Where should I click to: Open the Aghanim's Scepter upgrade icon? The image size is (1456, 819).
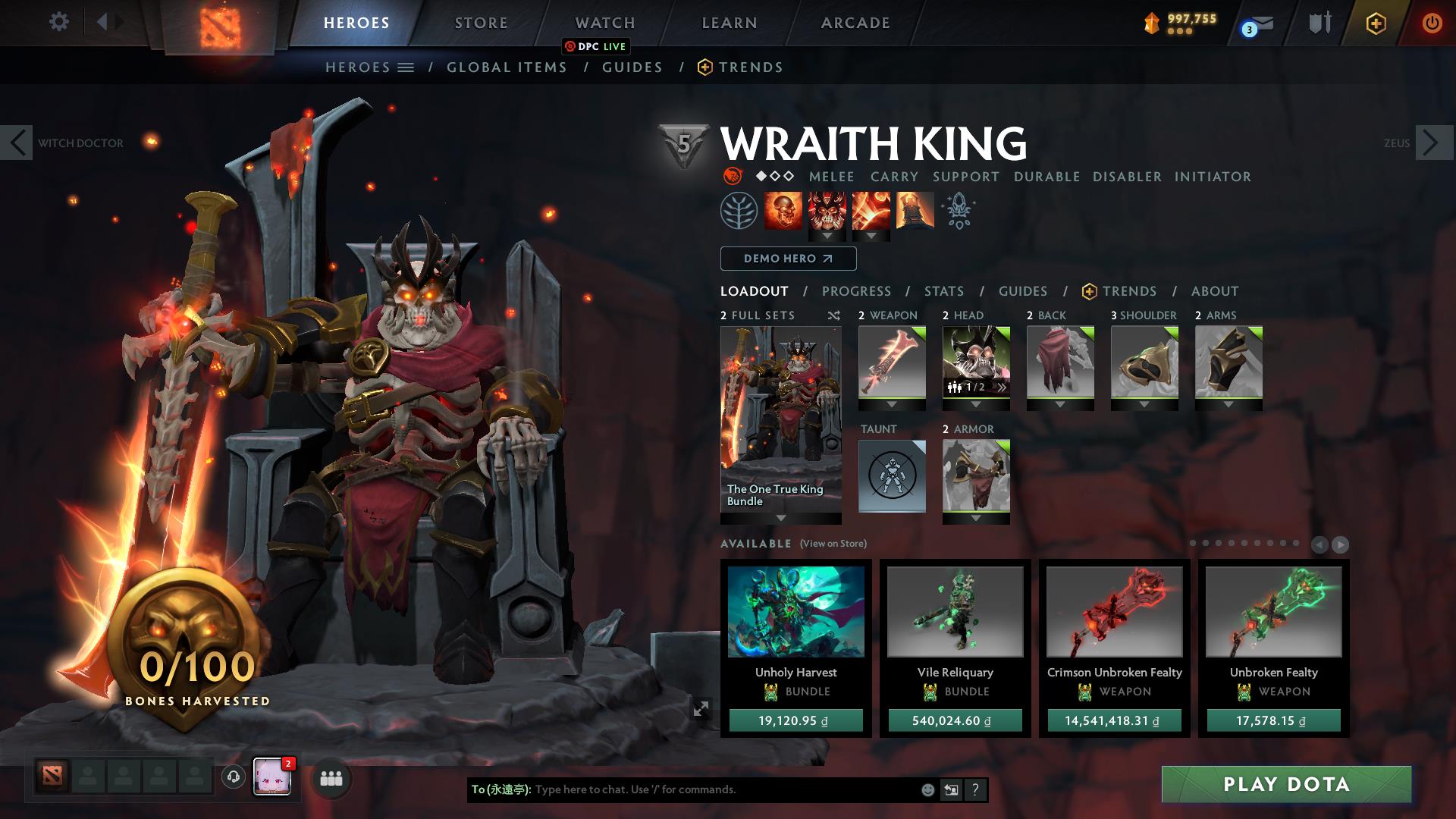958,210
